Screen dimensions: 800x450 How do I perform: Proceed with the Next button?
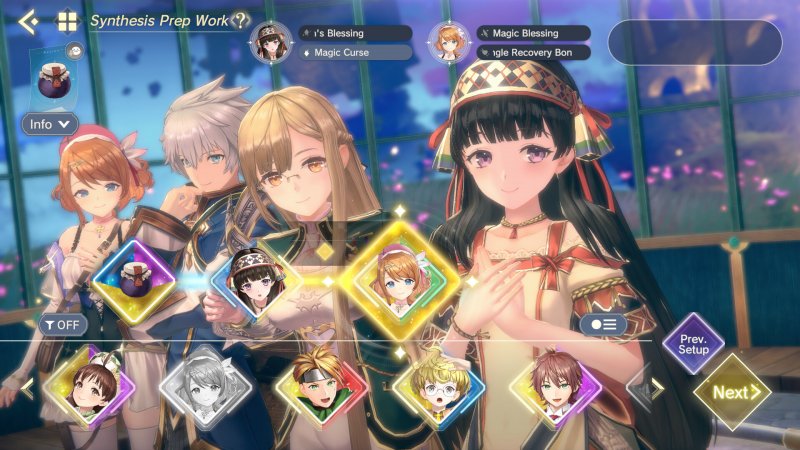coord(731,392)
